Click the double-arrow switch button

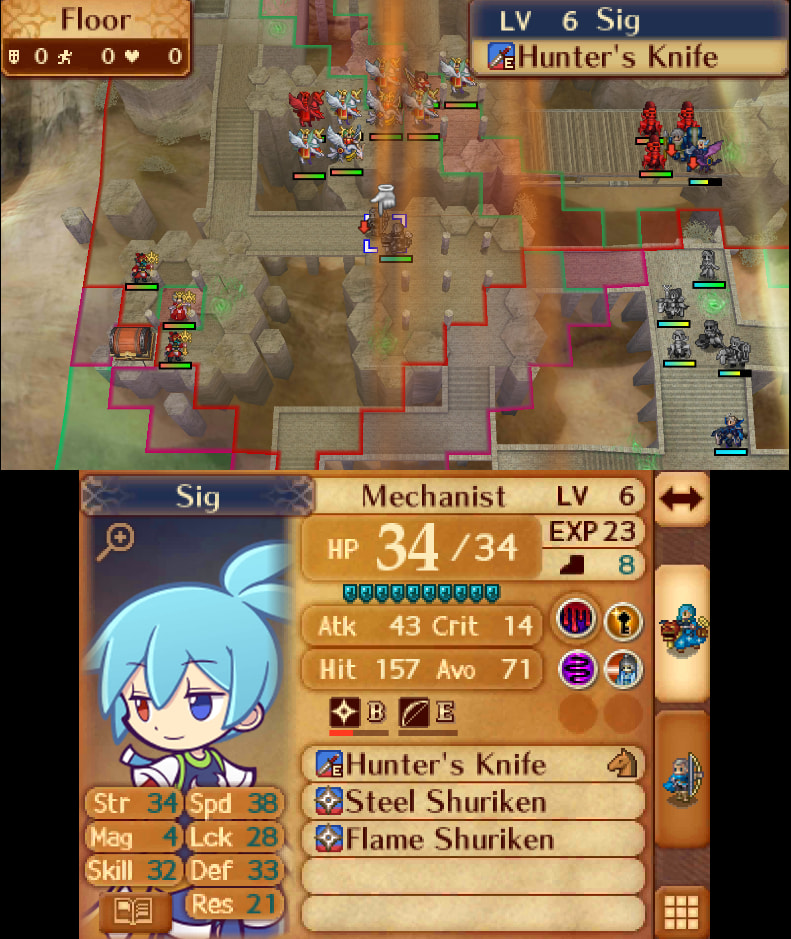[x=682, y=499]
